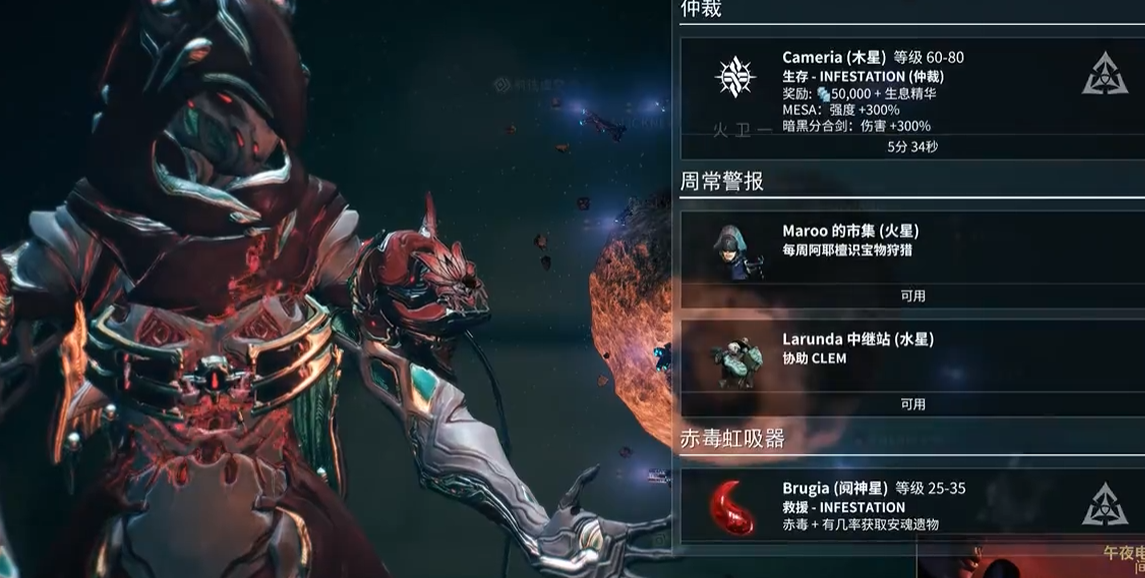The image size is (1145, 578).
Task: Click the triangular faction icon on Brugia row
Action: point(1104,506)
